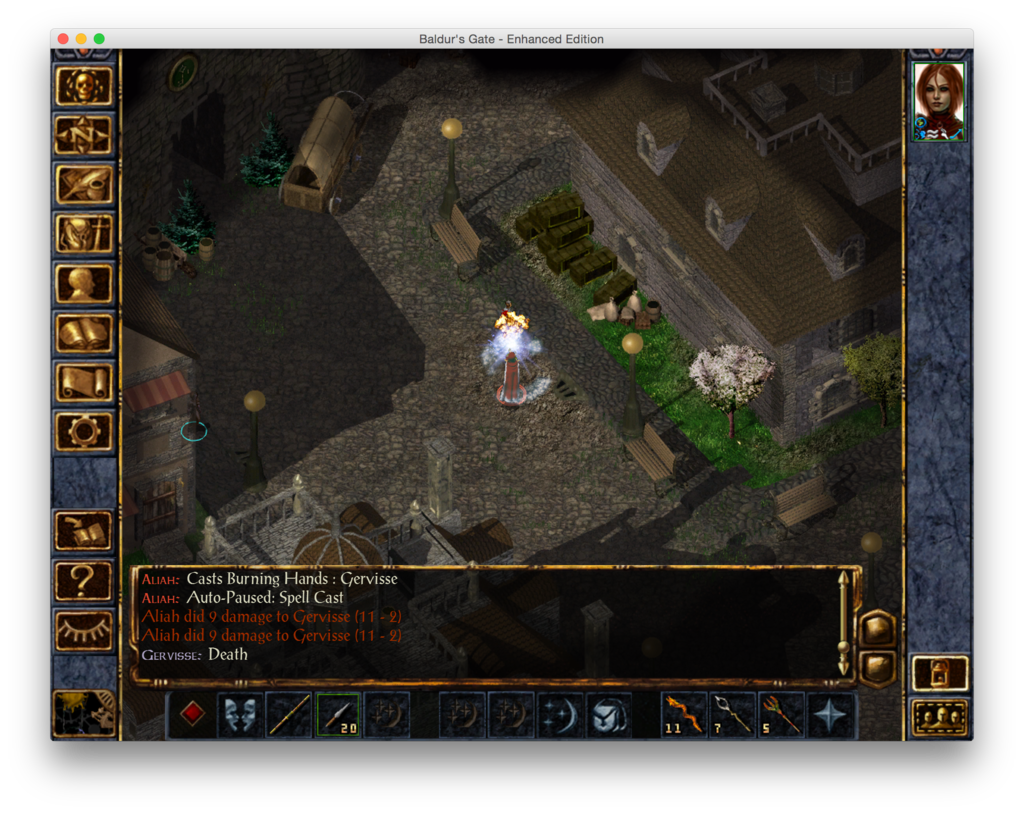Viewport: 1024px width, 813px height.
Task: Open the priest scroll button
Action: 84,382
